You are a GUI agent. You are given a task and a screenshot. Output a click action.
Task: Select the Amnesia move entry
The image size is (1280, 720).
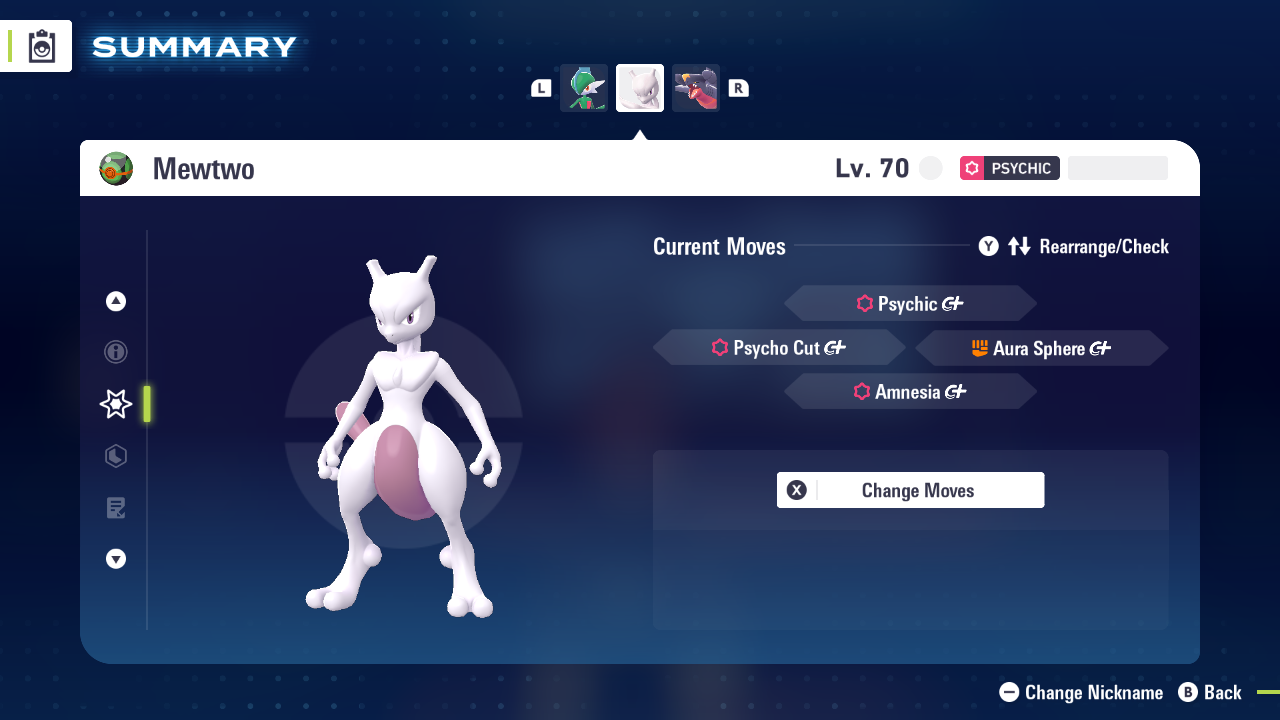(910, 391)
